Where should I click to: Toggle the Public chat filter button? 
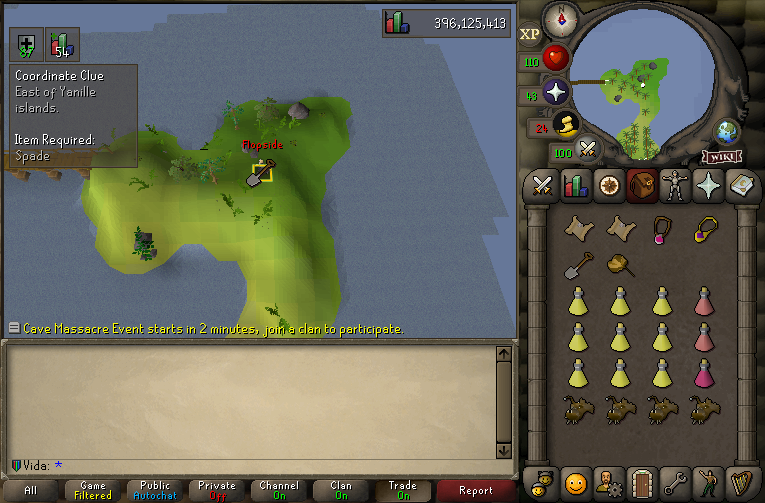[155, 490]
